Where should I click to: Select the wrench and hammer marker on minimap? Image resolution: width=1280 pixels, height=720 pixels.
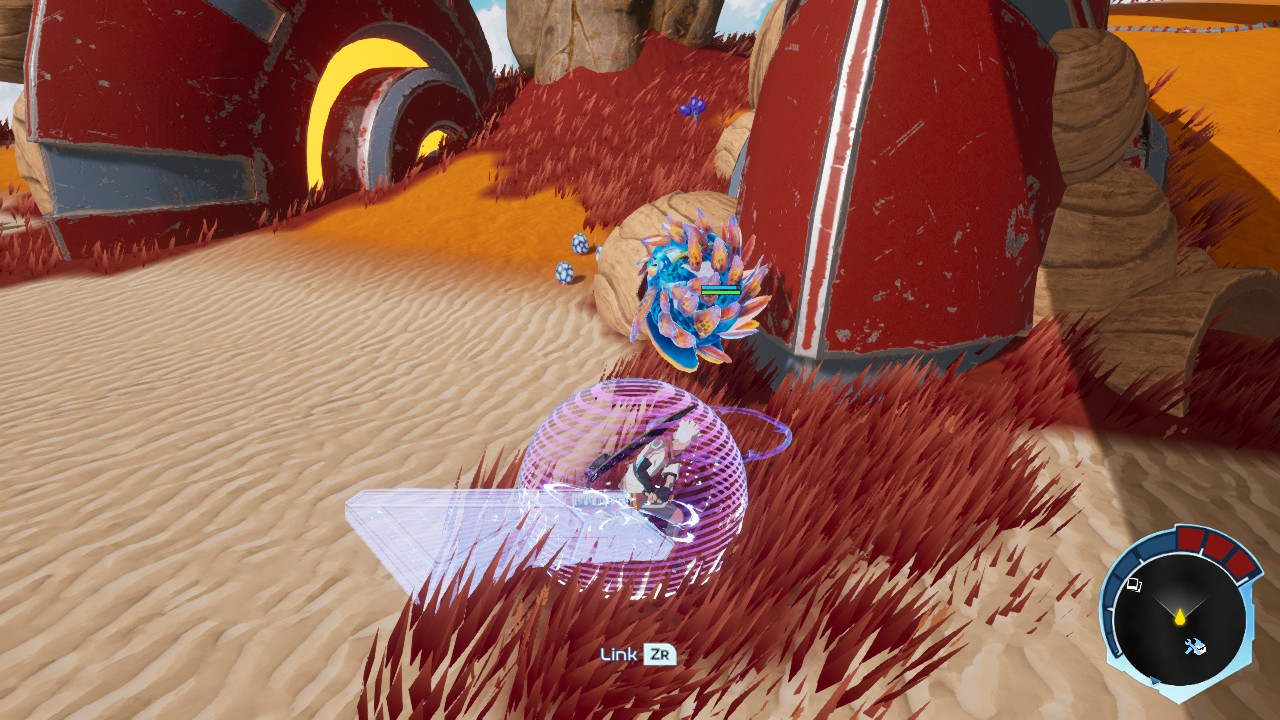pyautogui.click(x=1194, y=646)
